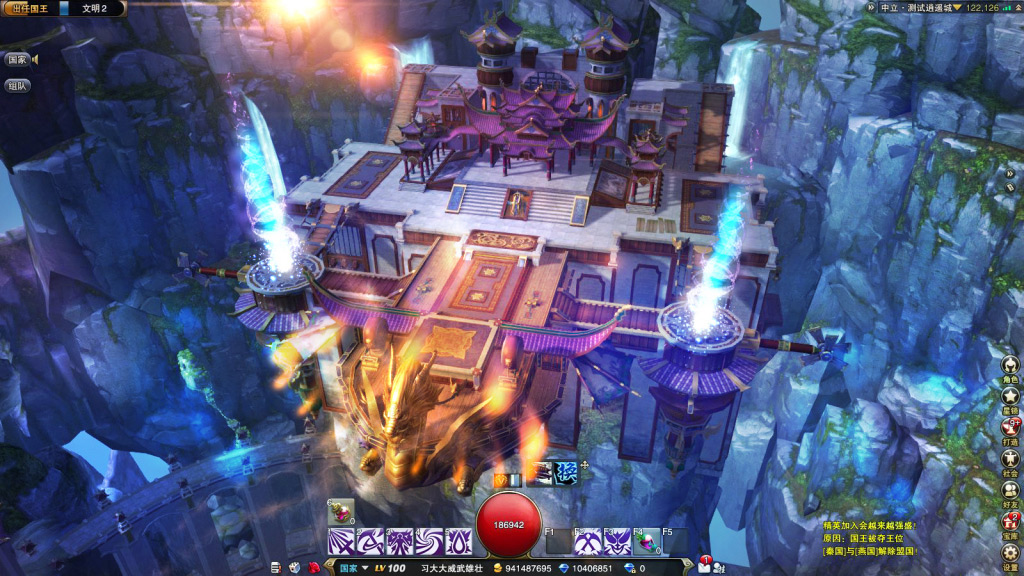Activate the purple spiral skill in slot 4
The image size is (1024, 576).
pos(429,541)
